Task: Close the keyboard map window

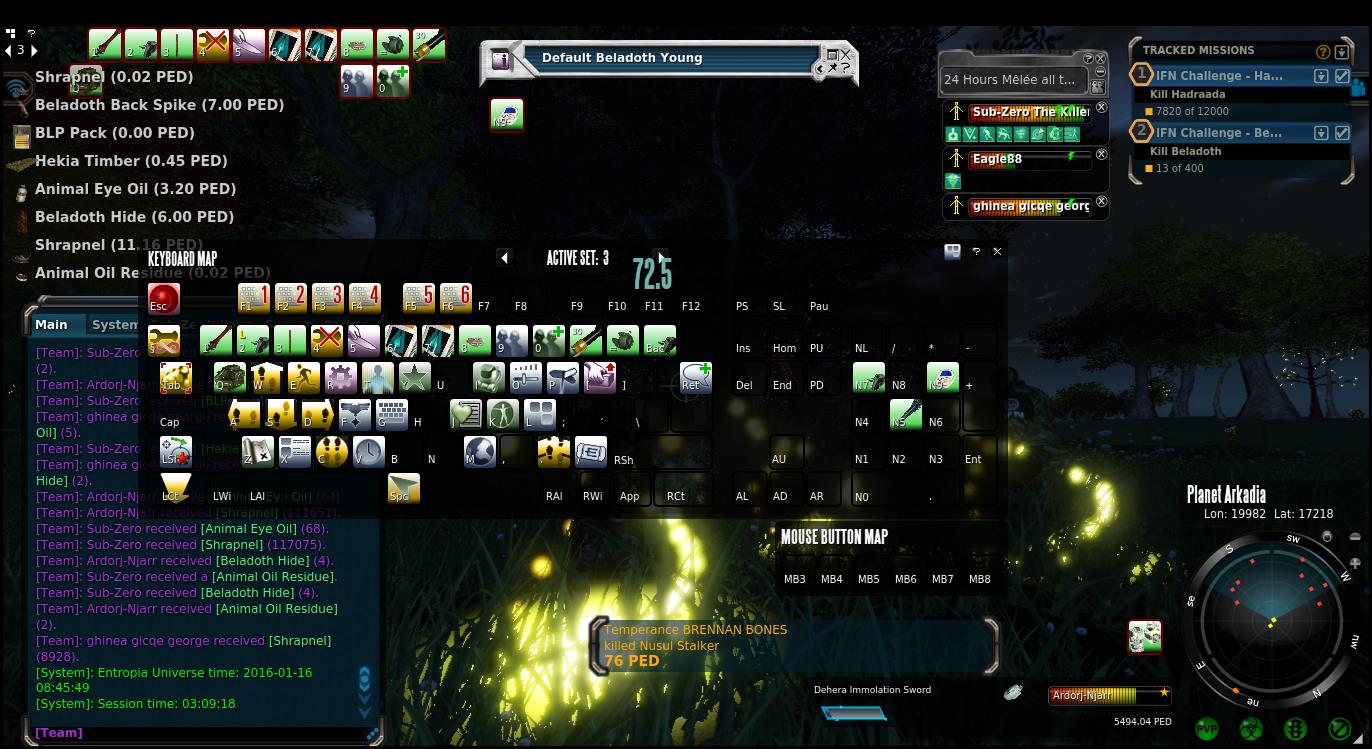Action: (997, 252)
